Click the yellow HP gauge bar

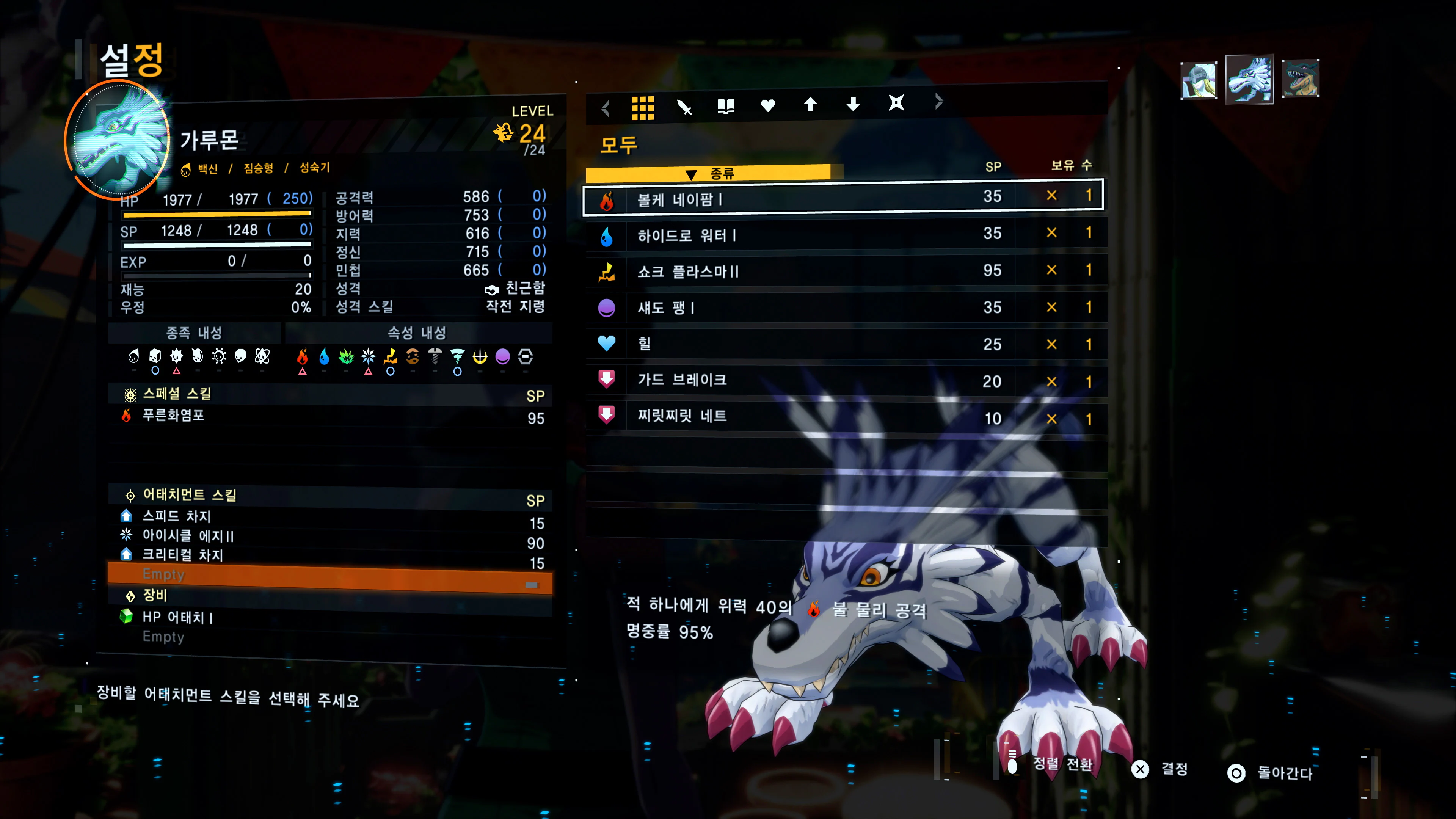[x=218, y=213]
